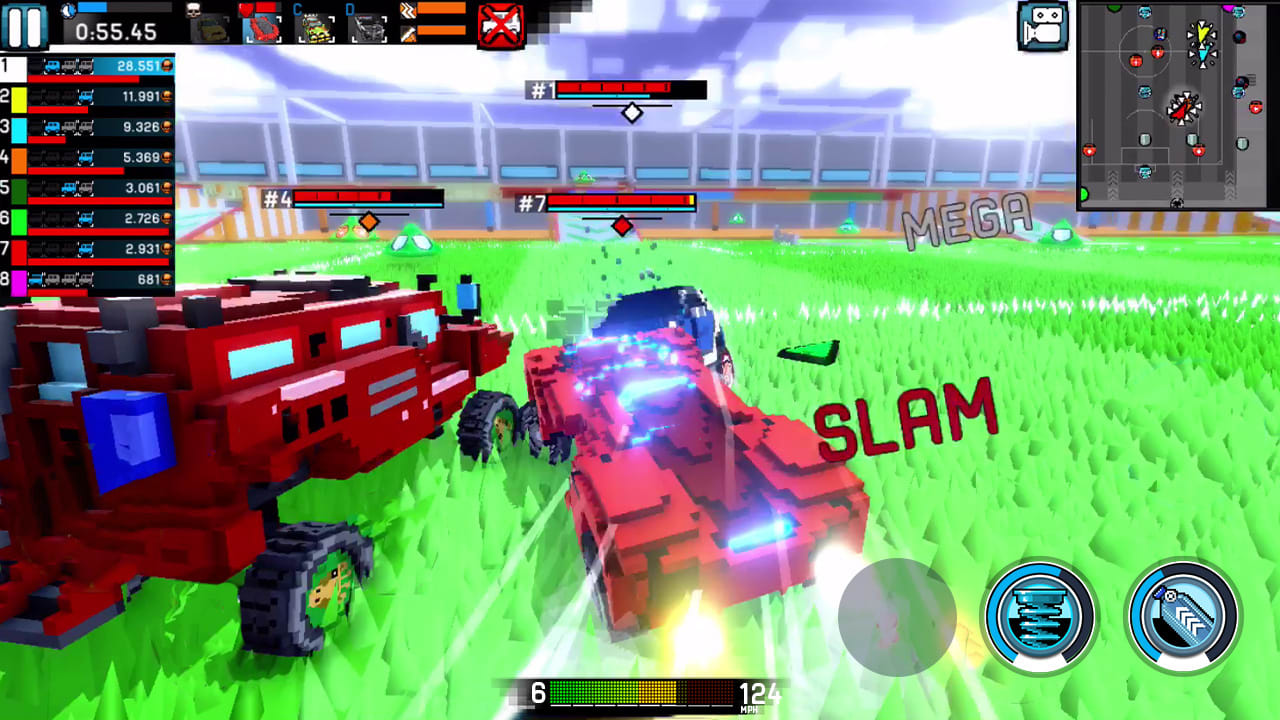Toggle the minimap display
Viewport: 1280px width, 720px height.
pos(1176,103)
